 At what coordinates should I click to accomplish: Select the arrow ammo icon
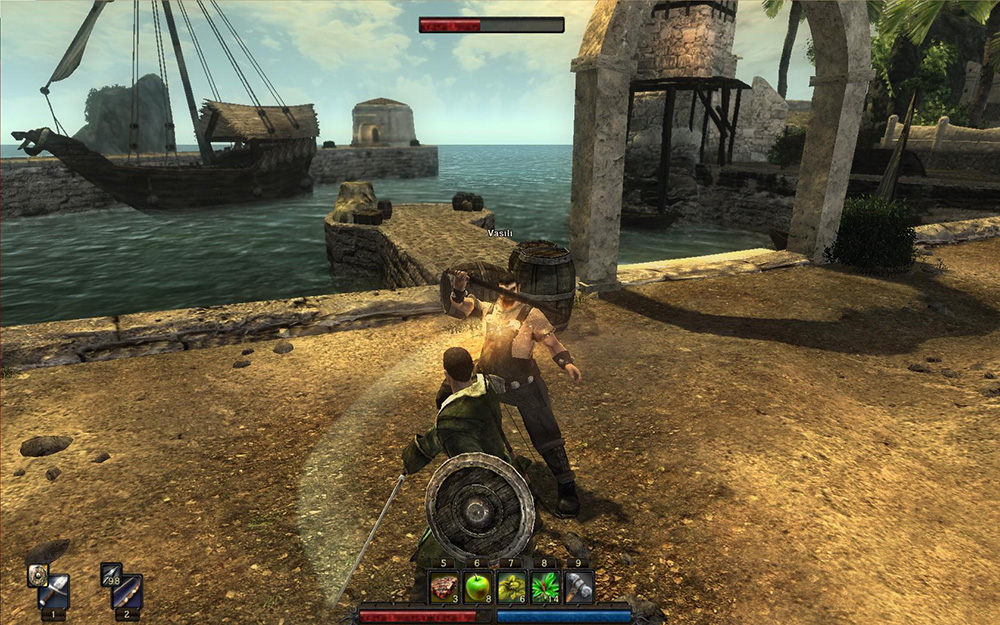(110, 574)
